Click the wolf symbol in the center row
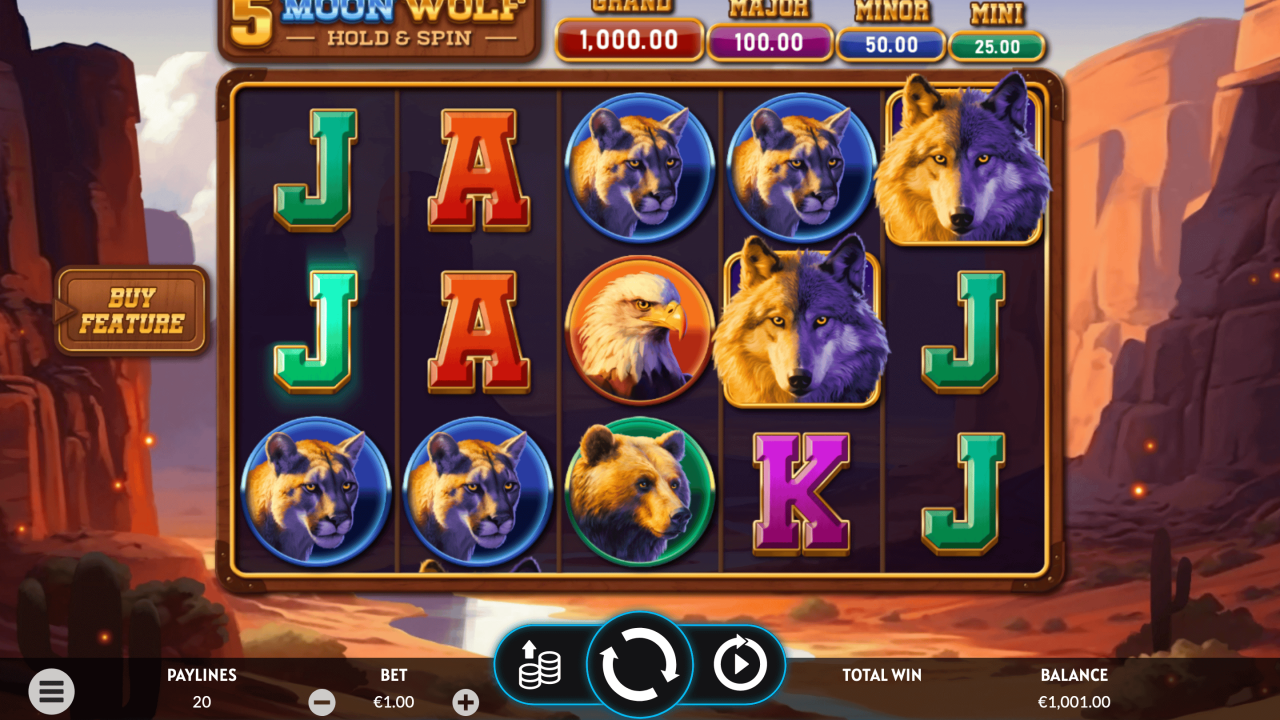 (800, 330)
